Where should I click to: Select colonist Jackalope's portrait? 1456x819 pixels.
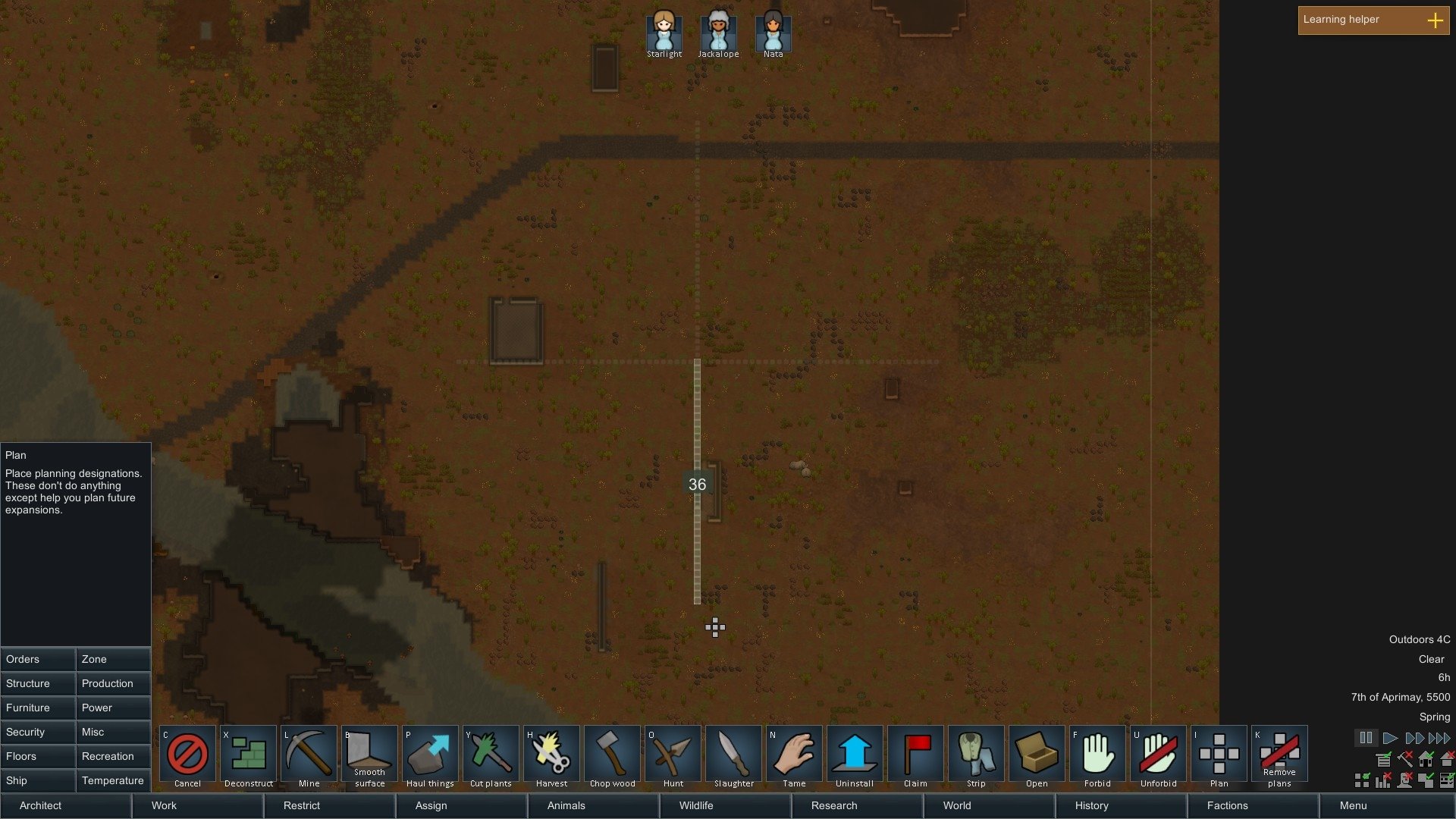point(718,32)
